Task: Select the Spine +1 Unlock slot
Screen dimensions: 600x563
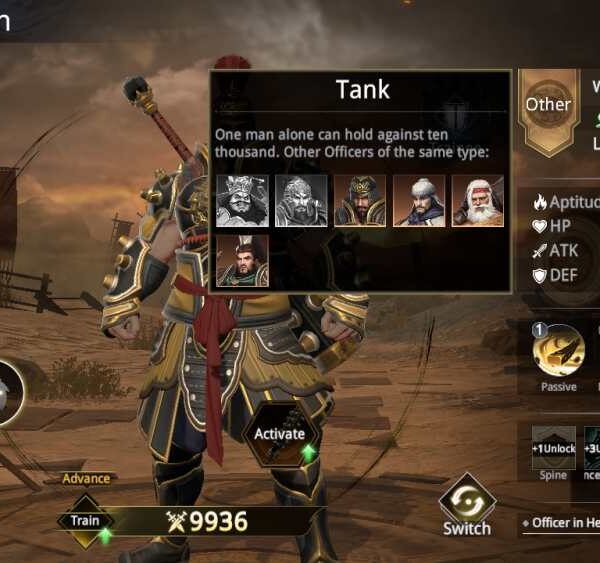Action: [553, 449]
